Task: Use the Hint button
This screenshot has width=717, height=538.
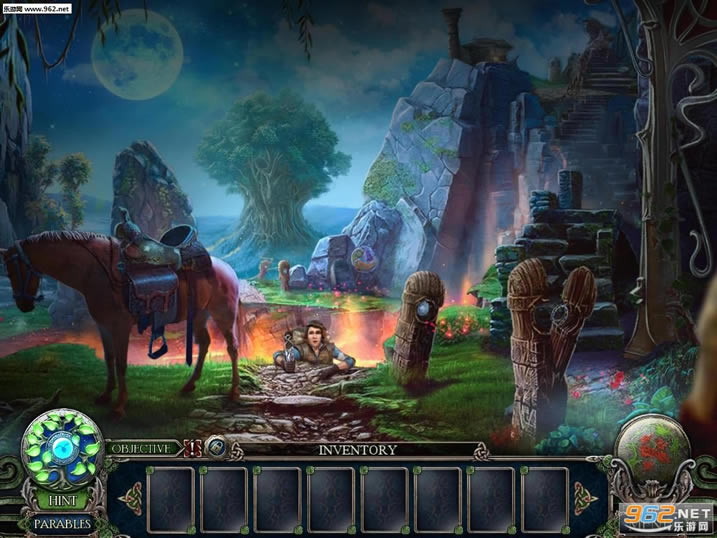Action: pyautogui.click(x=62, y=499)
